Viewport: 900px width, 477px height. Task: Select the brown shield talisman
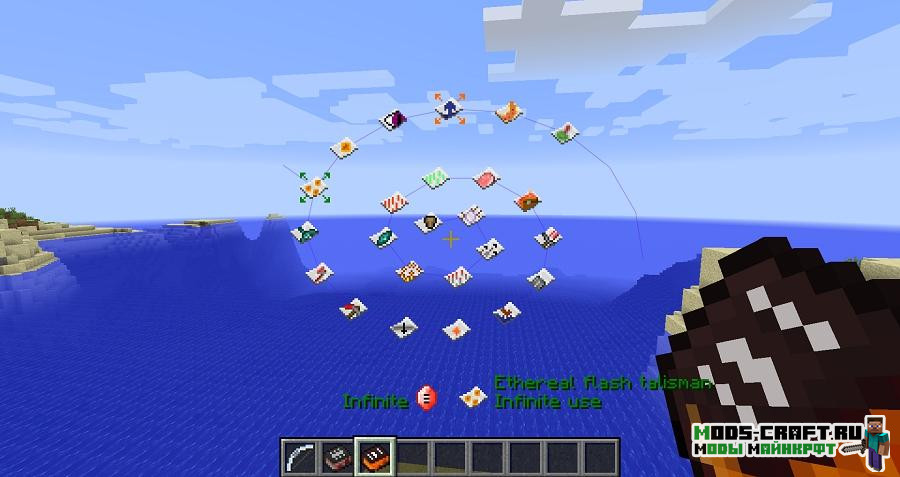pyautogui.click(x=429, y=222)
